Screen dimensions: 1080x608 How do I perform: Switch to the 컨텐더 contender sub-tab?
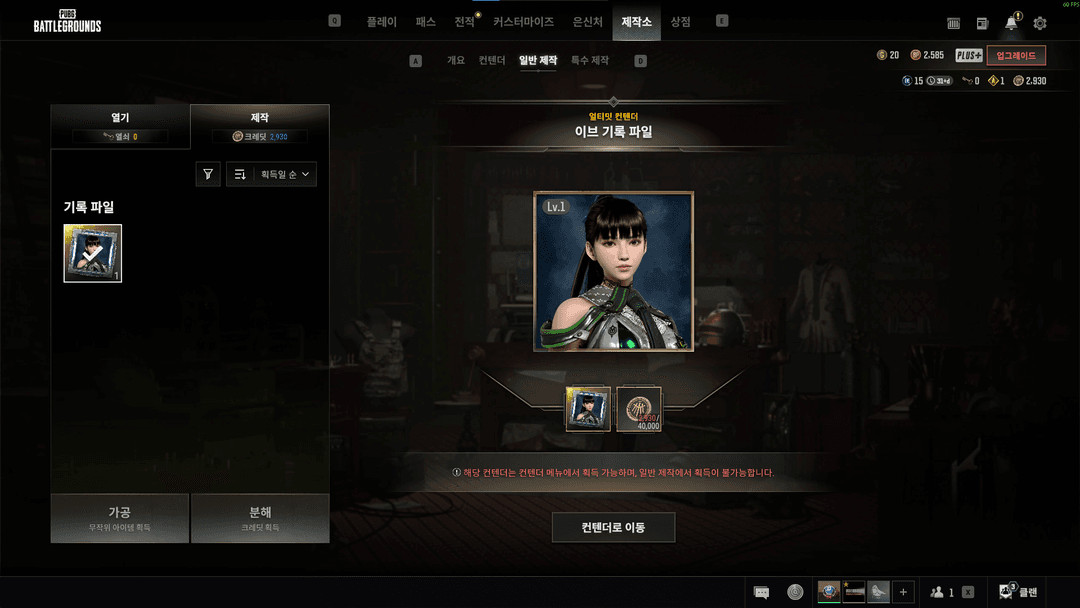492,61
